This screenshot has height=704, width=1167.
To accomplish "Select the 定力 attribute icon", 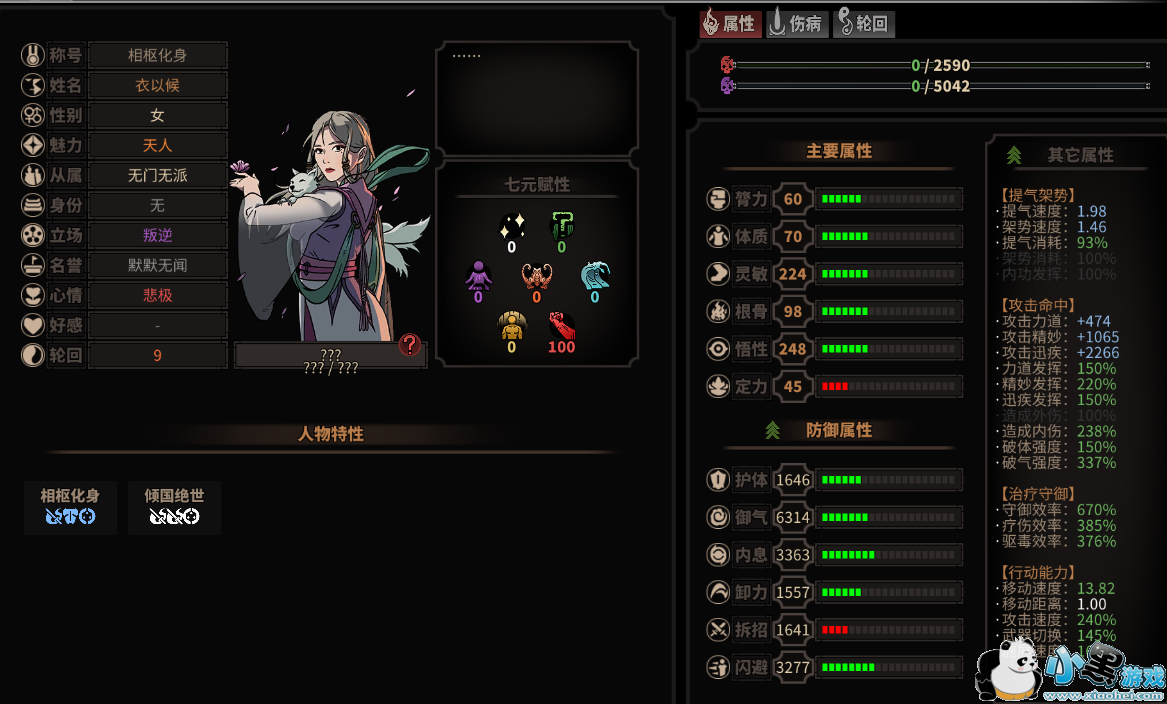I will click(717, 386).
